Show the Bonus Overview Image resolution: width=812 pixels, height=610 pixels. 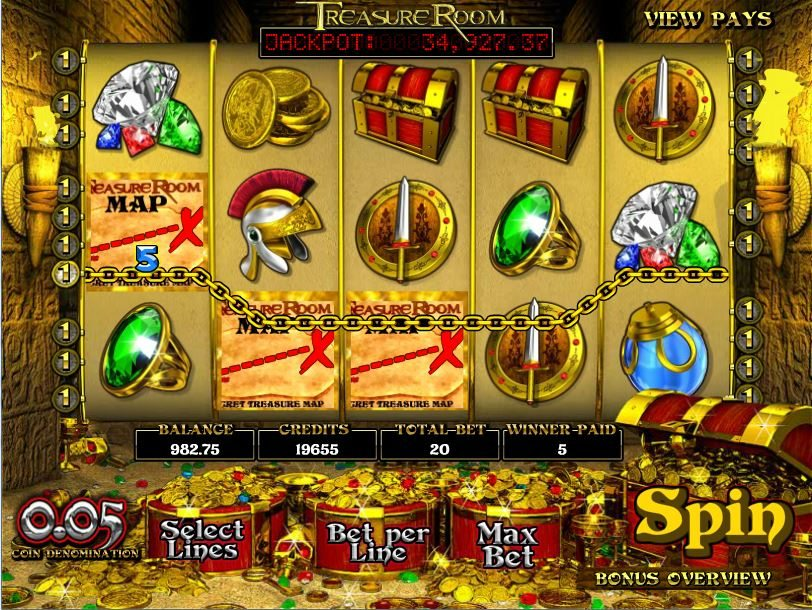point(683,578)
